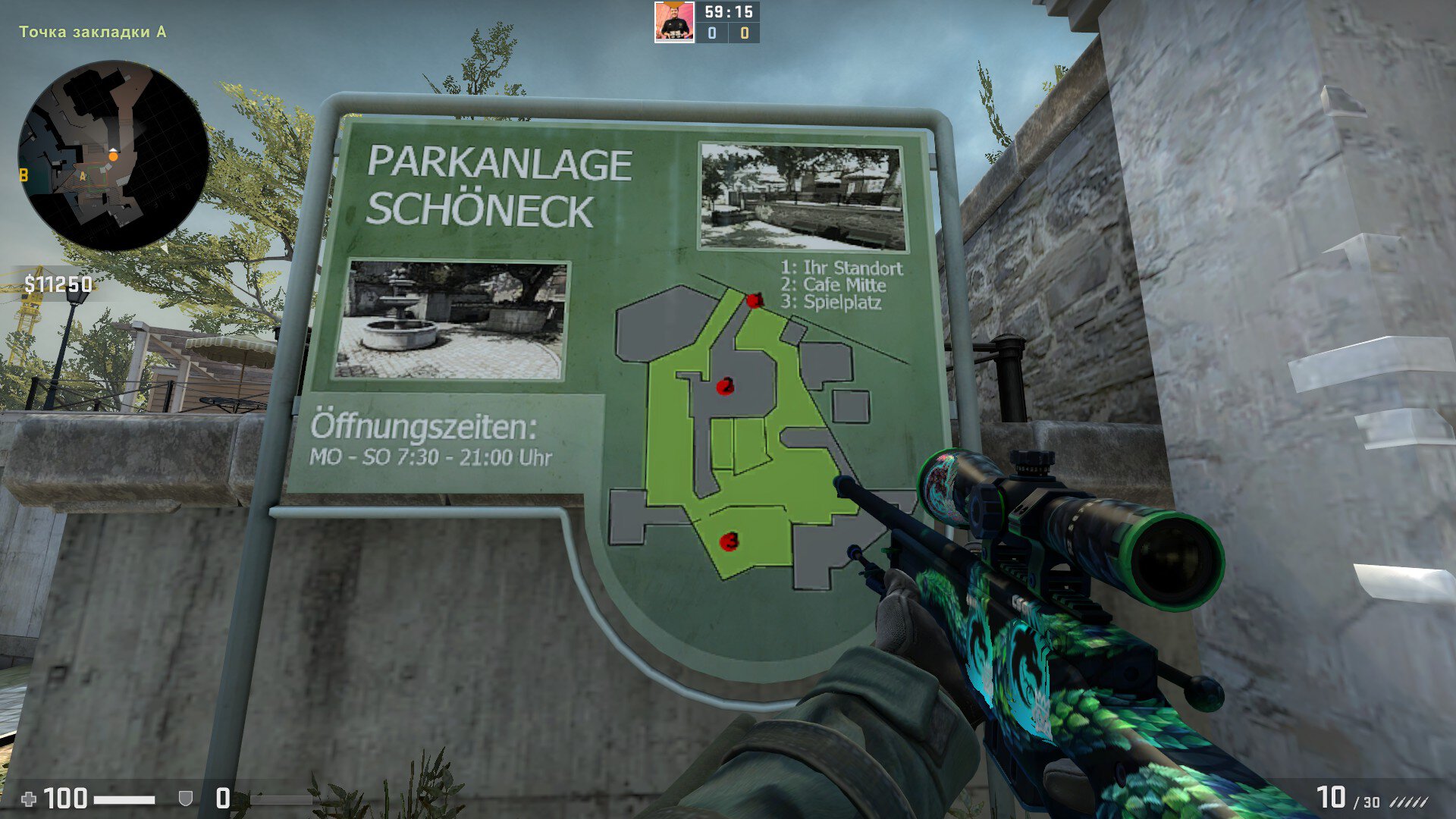Click the bombsite B marker on the radar
The image size is (1456, 819).
point(24,175)
